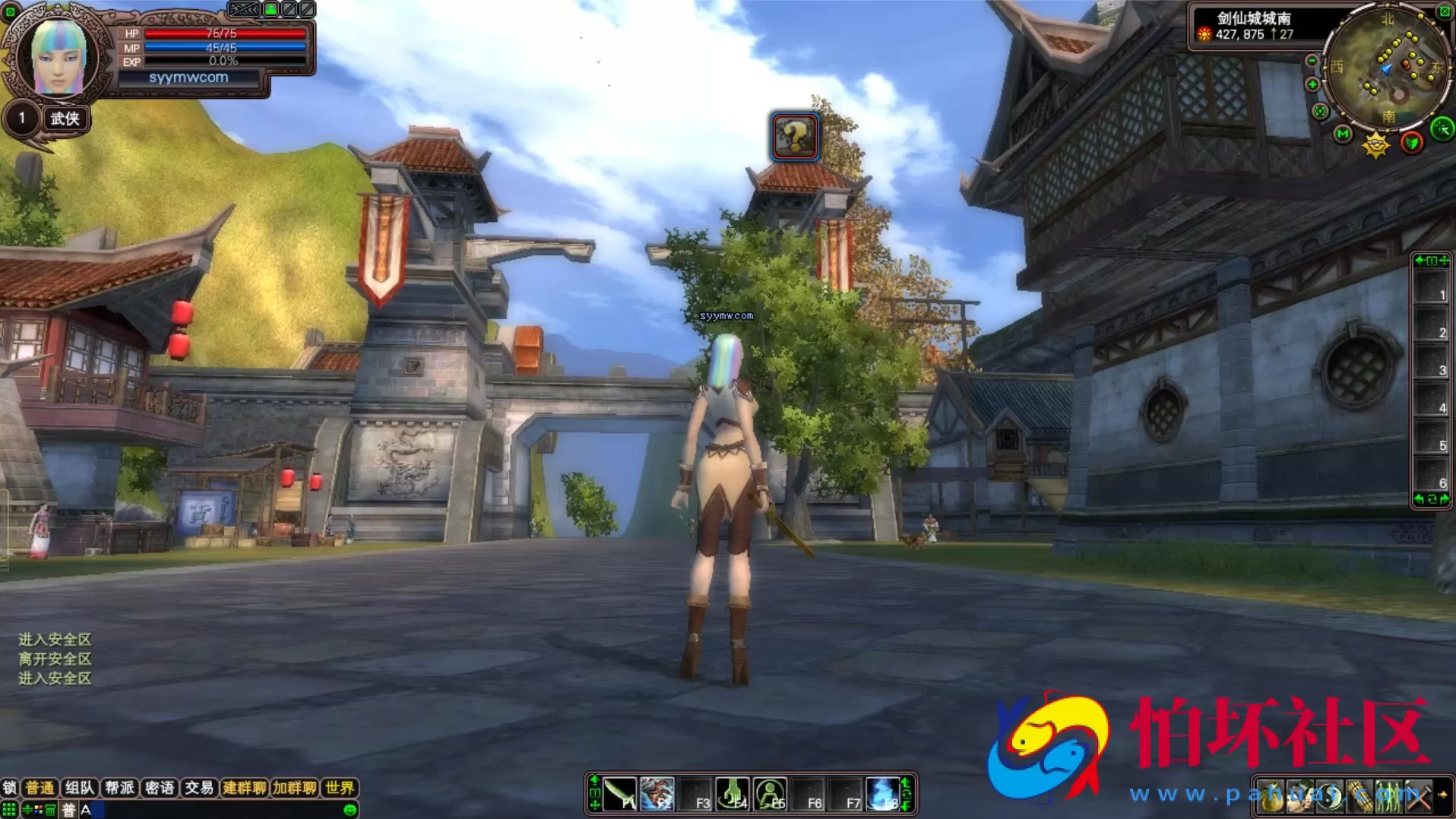Viewport: 1456px width, 819px height.
Task: Activate the F8 blue flame skill
Action: 883,794
